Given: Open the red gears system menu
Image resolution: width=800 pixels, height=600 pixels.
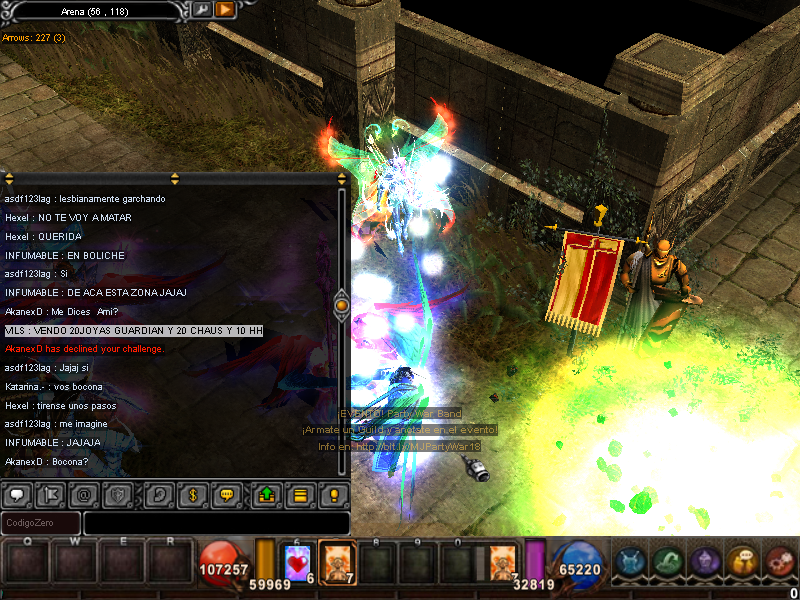Looking at the screenshot, I should click(x=779, y=563).
